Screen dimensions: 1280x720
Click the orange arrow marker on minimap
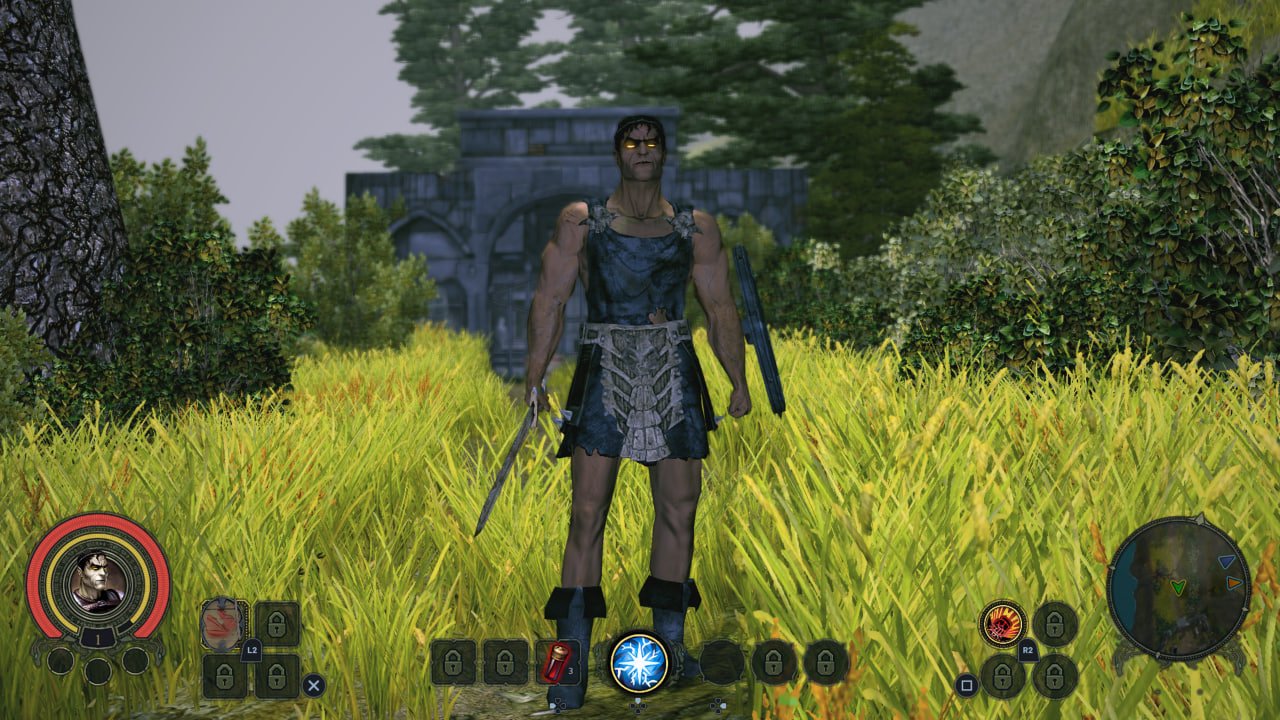1233,582
